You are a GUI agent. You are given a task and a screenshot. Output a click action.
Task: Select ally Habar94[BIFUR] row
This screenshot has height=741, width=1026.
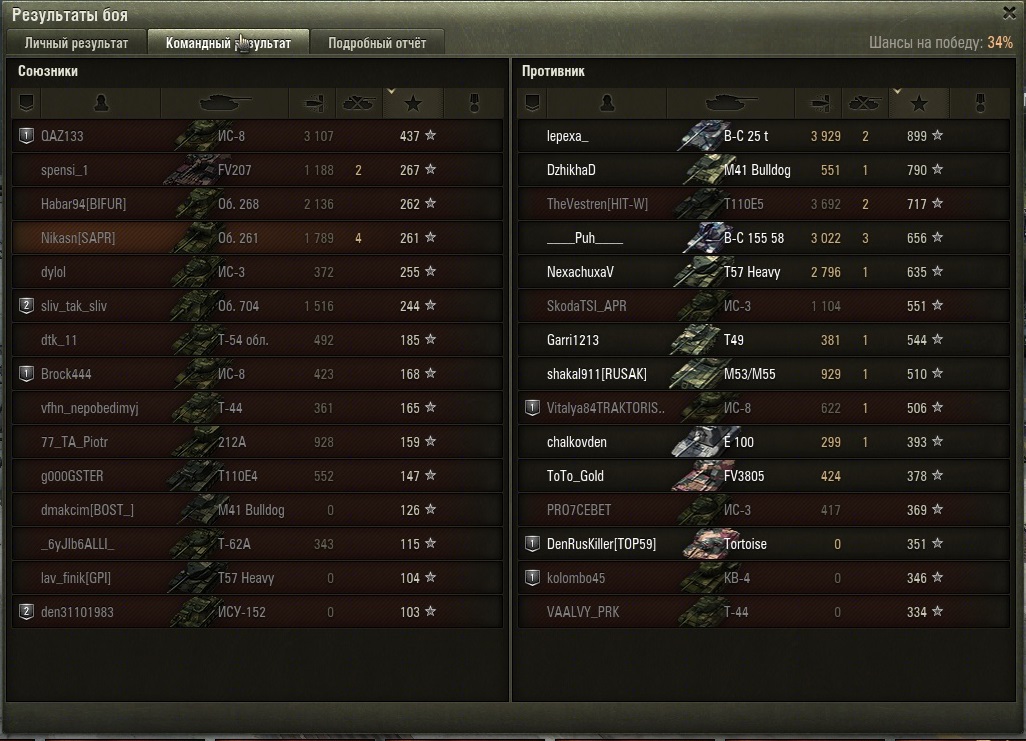[83, 204]
